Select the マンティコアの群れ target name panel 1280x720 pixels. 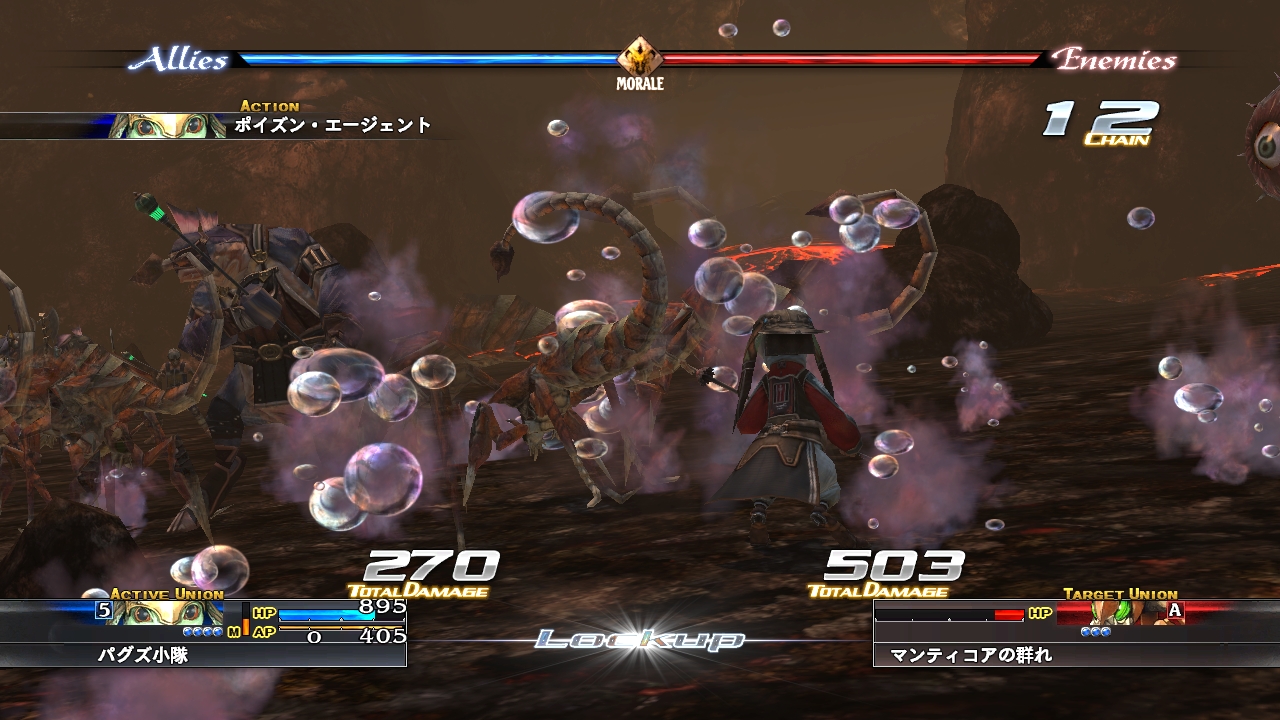1076,656
